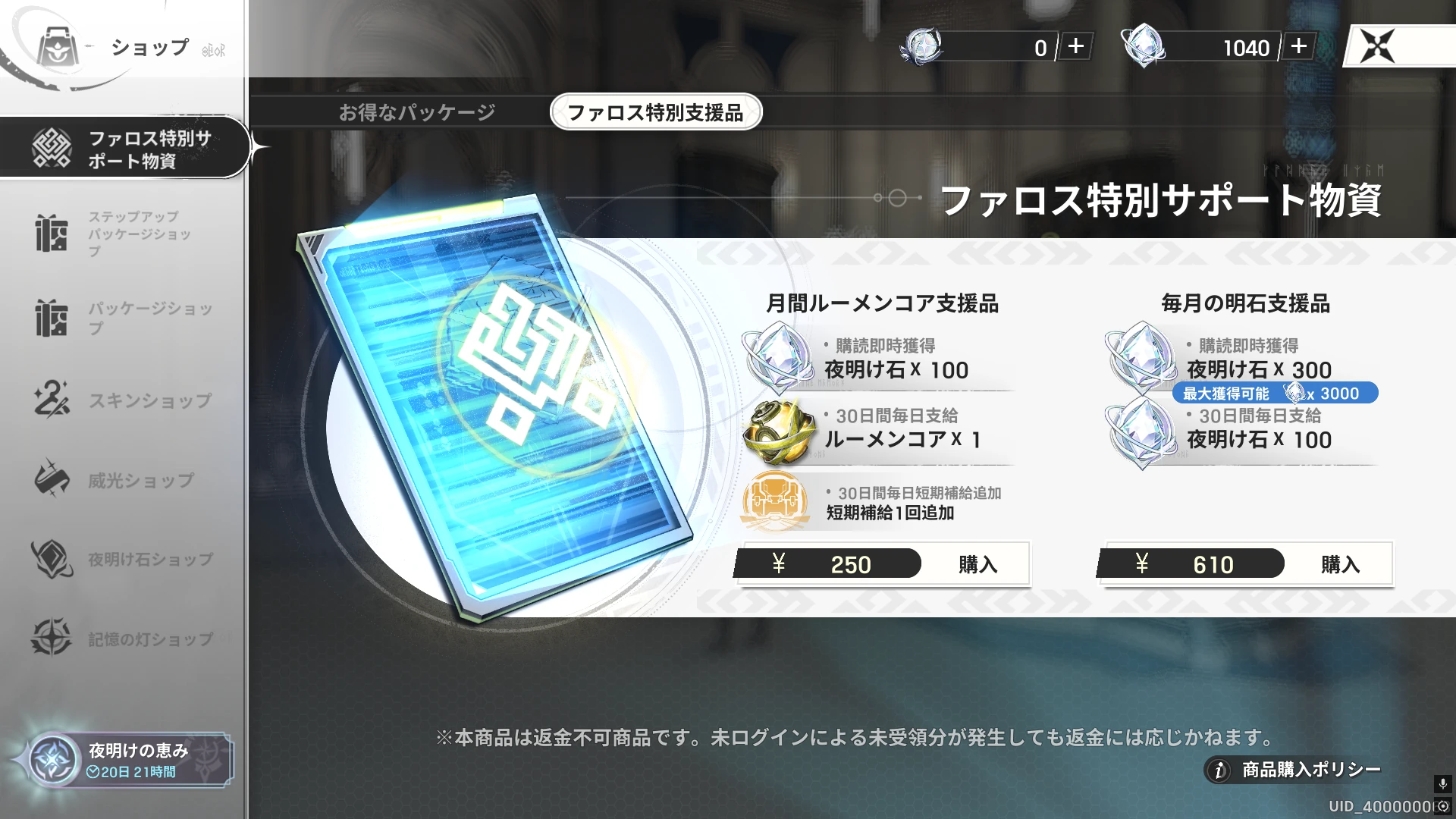Open the ファロス特別サポート物資 sidebar entry
This screenshot has width=1456, height=819.
pyautogui.click(x=129, y=147)
